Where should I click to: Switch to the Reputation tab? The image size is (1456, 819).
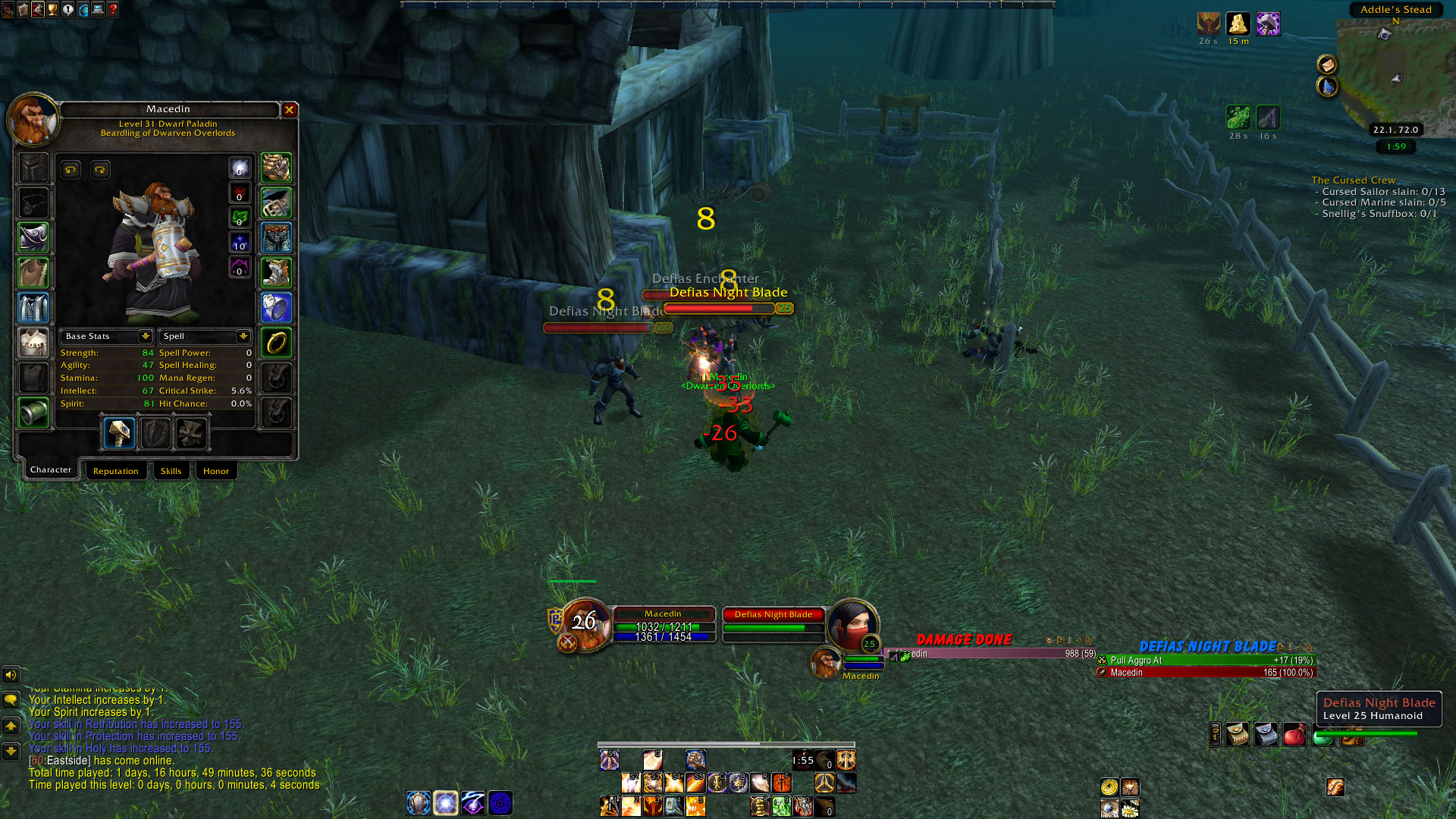pos(116,471)
